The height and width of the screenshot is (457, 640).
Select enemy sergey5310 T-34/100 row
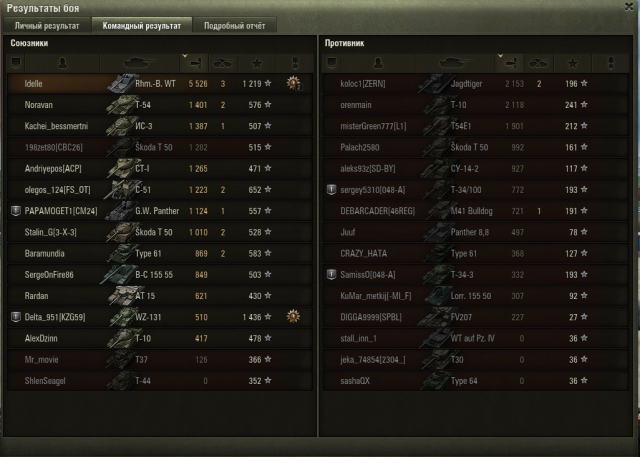(x=470, y=190)
